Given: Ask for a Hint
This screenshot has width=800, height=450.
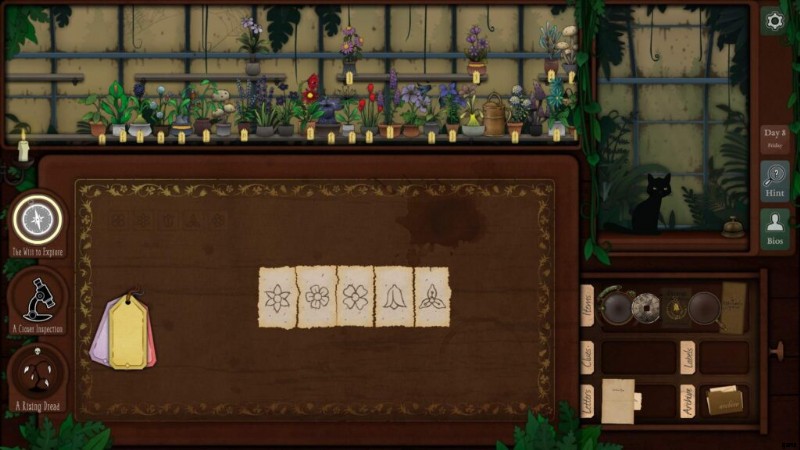Looking at the screenshot, I should click(774, 181).
